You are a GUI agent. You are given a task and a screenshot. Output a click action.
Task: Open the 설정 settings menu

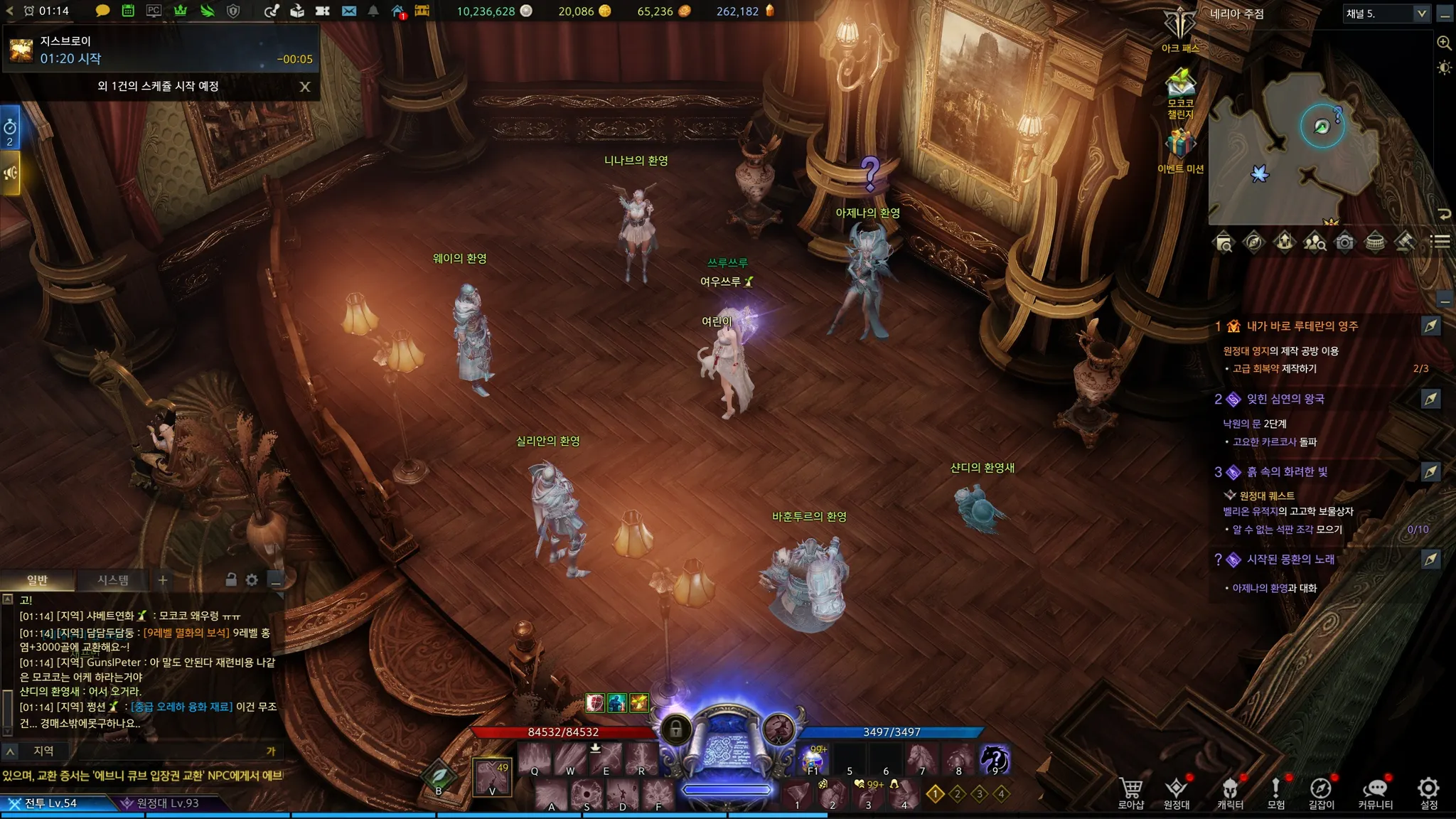click(x=1428, y=792)
